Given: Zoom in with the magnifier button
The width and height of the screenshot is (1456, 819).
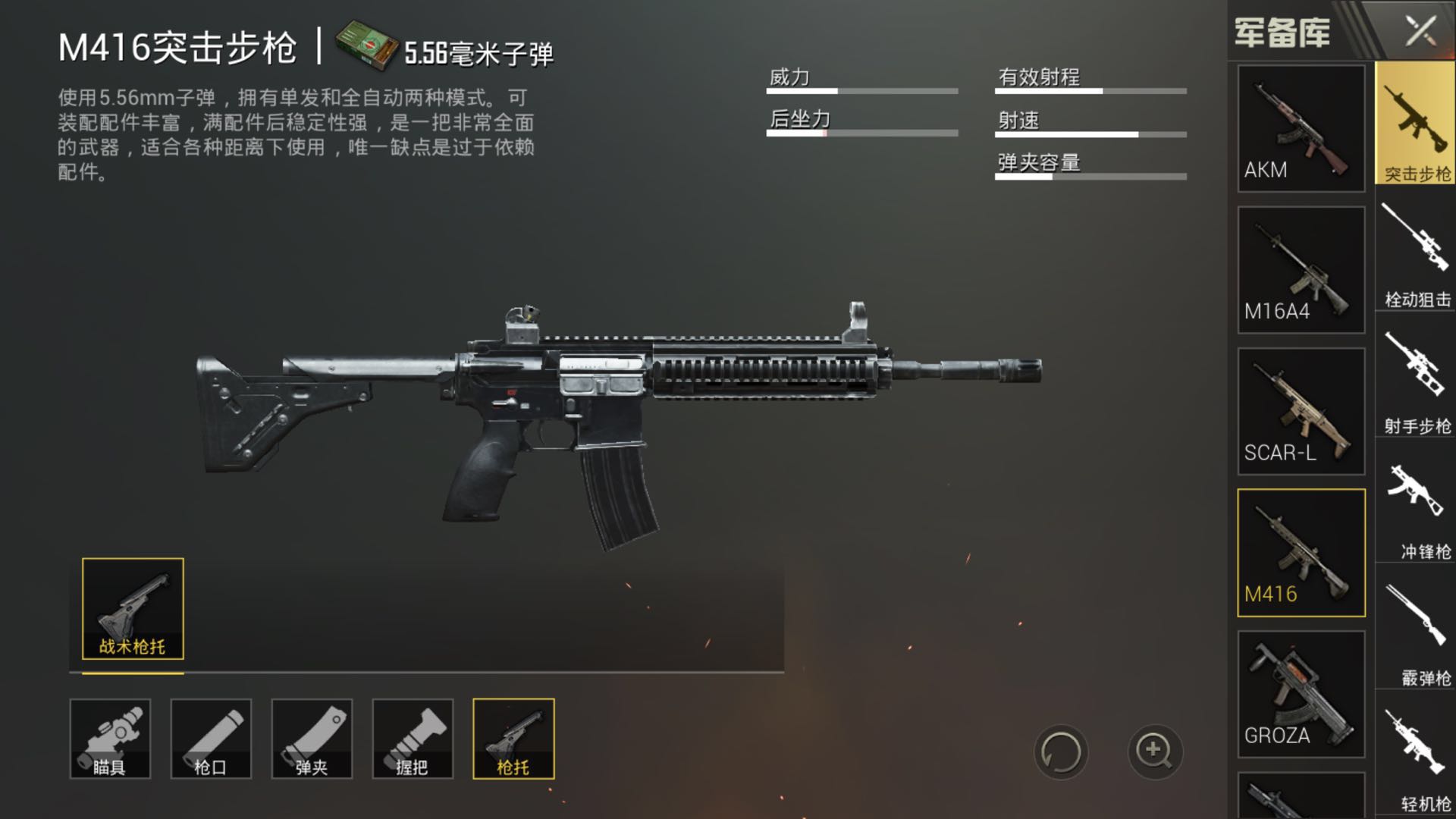Looking at the screenshot, I should click(x=1154, y=752).
